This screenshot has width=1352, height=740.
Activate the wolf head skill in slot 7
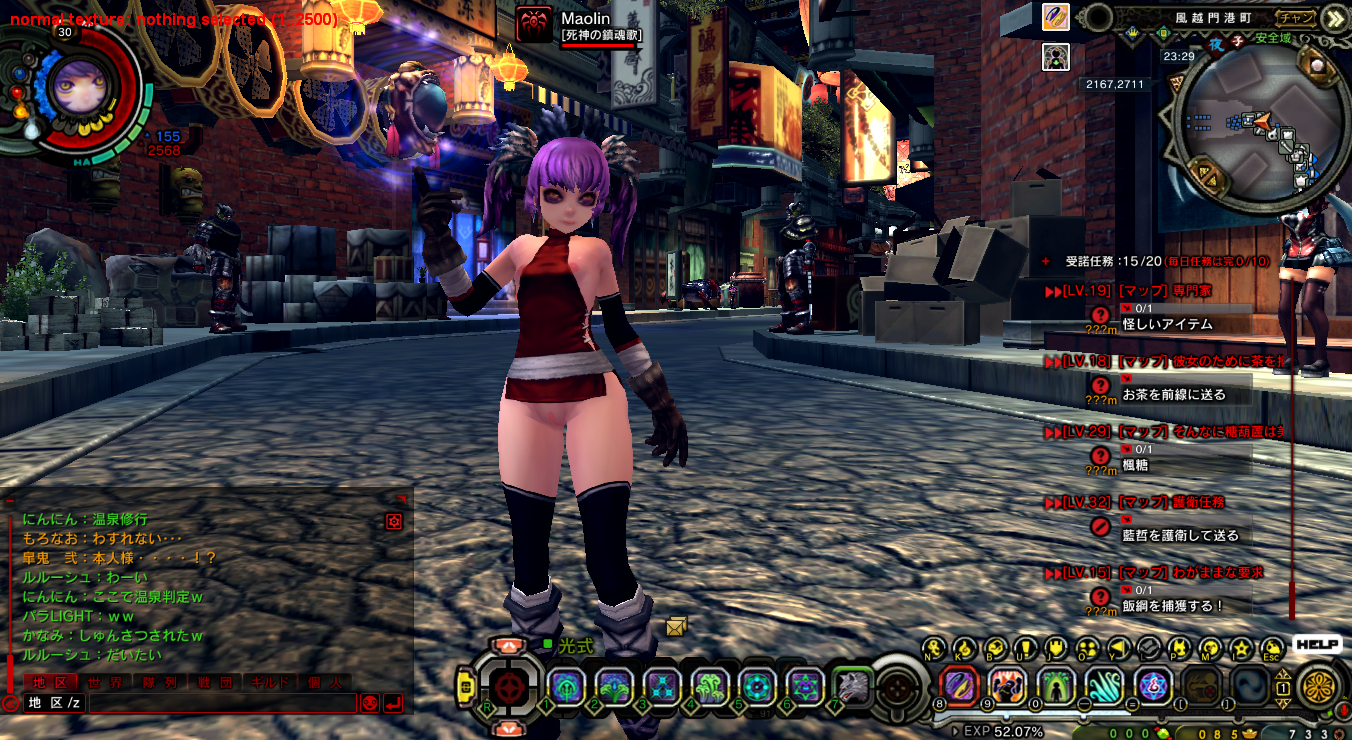pyautogui.click(x=853, y=686)
